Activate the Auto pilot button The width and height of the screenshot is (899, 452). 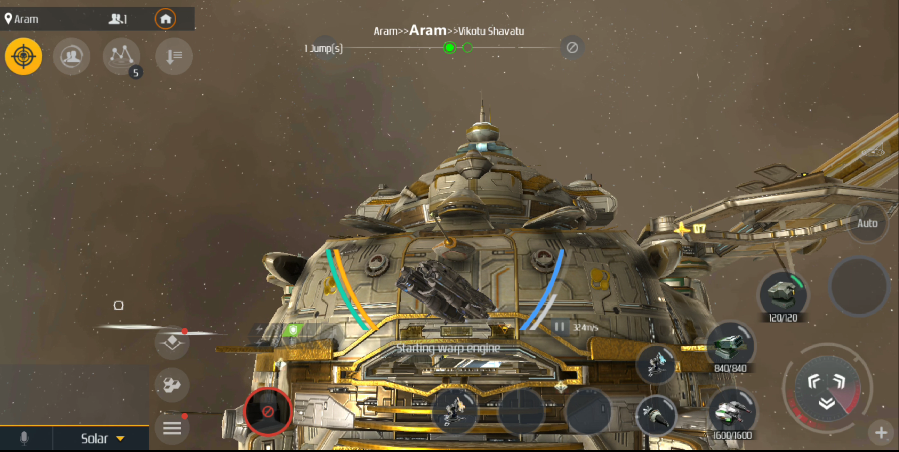point(867,223)
